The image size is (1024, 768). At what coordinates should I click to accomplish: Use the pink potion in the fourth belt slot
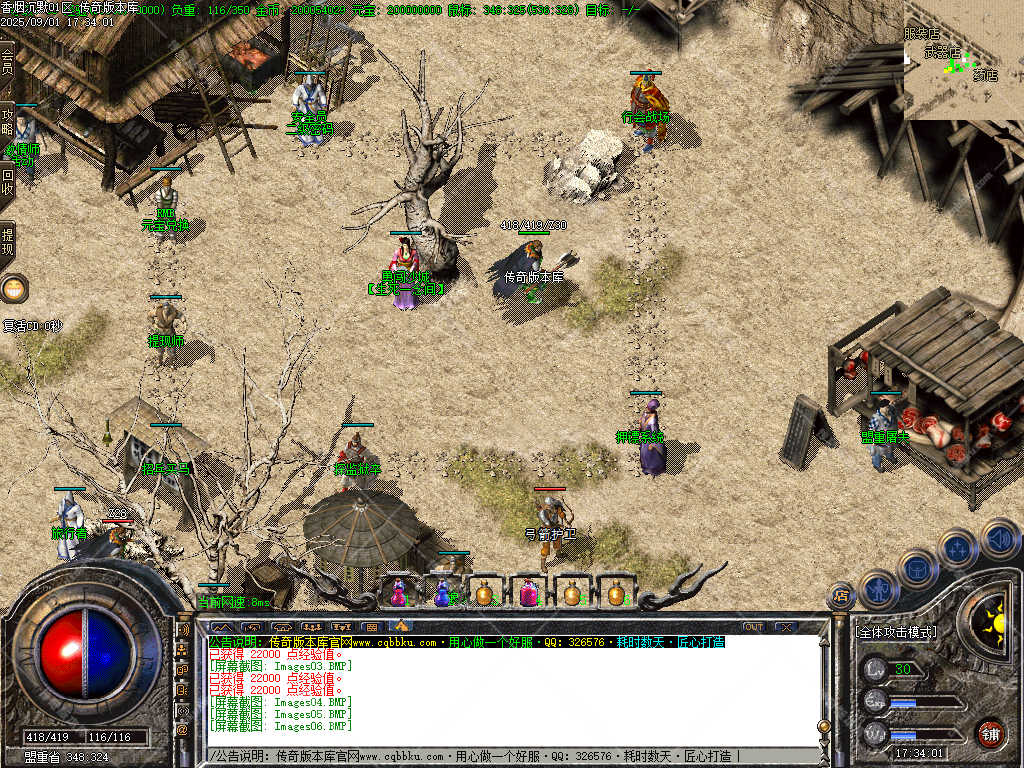pyautogui.click(x=527, y=593)
